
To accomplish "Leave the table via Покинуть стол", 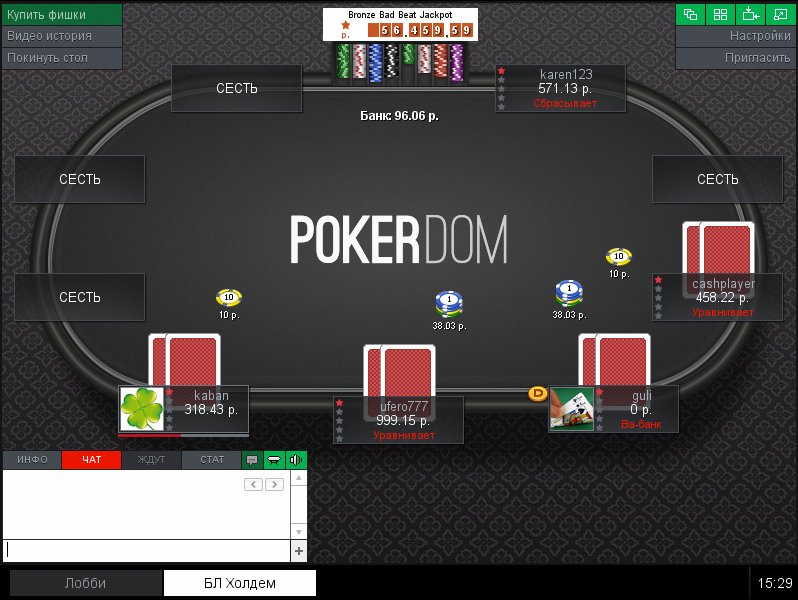I will coord(61,58).
